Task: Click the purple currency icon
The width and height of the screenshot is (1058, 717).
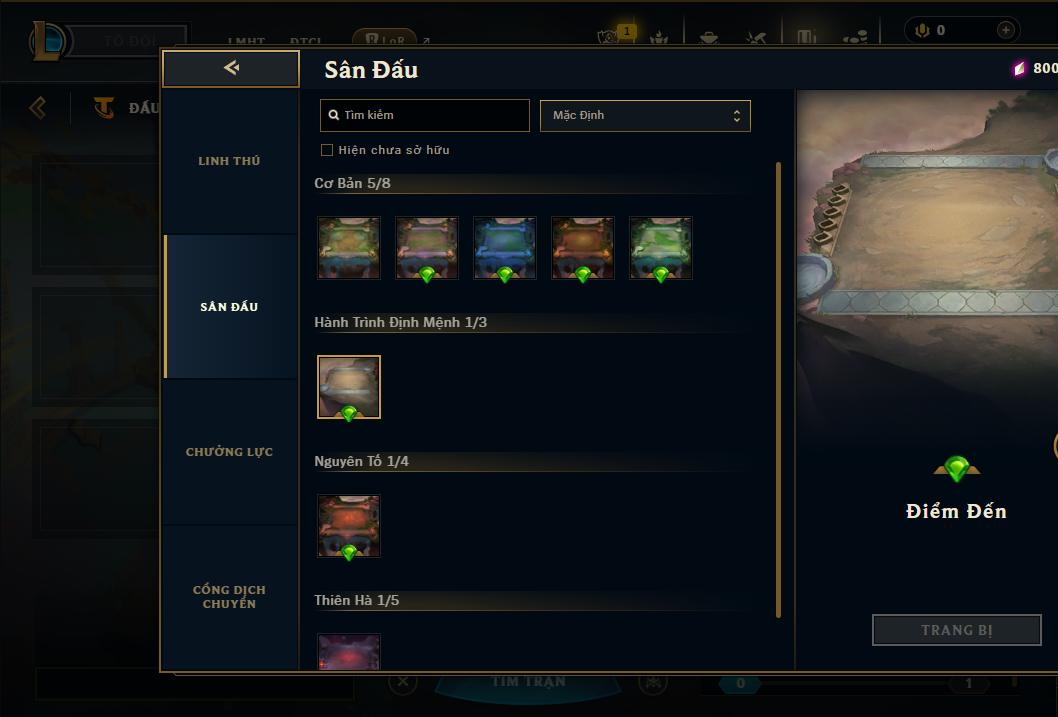Action: (1019, 68)
